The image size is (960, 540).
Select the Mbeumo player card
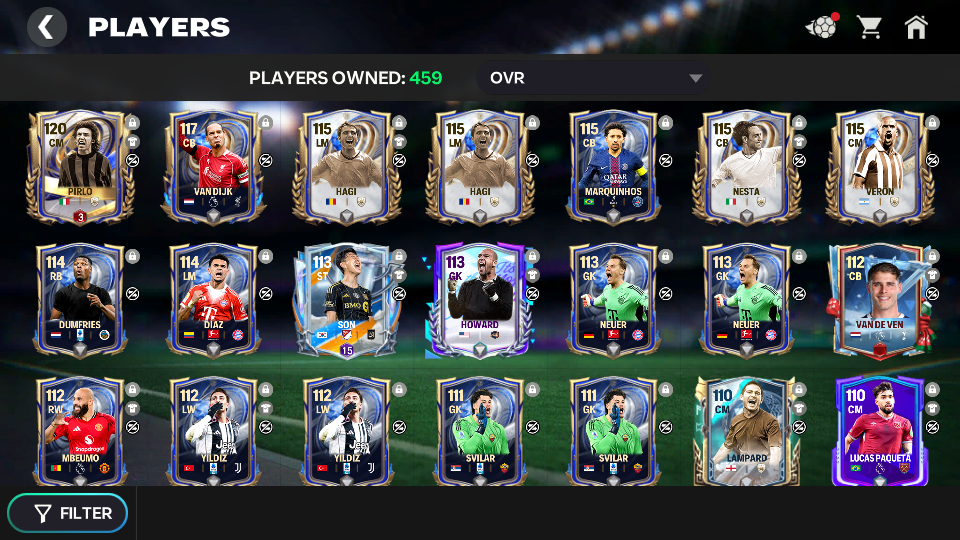coord(79,430)
